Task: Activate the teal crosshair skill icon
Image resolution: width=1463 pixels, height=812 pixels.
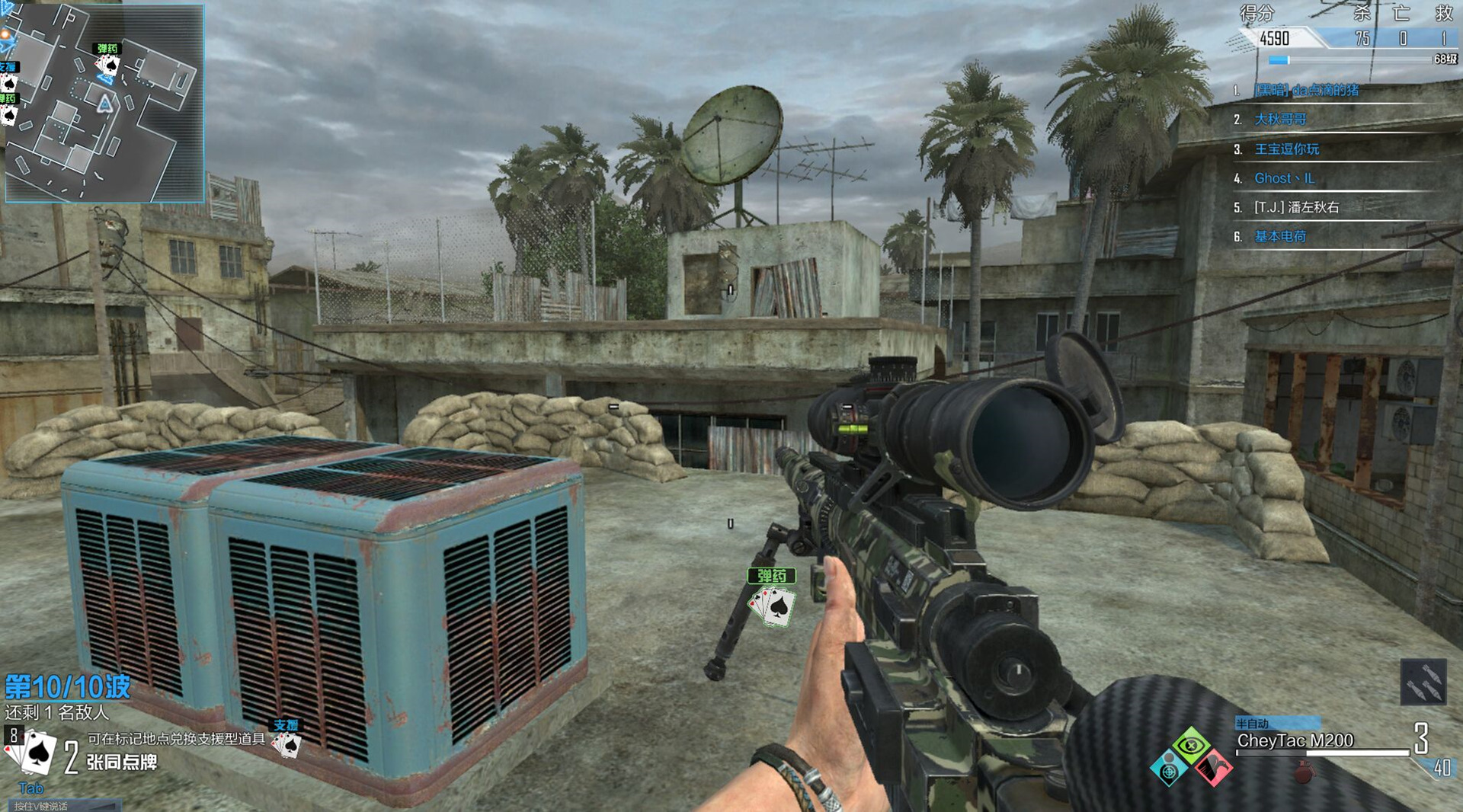Action: coord(1168,771)
